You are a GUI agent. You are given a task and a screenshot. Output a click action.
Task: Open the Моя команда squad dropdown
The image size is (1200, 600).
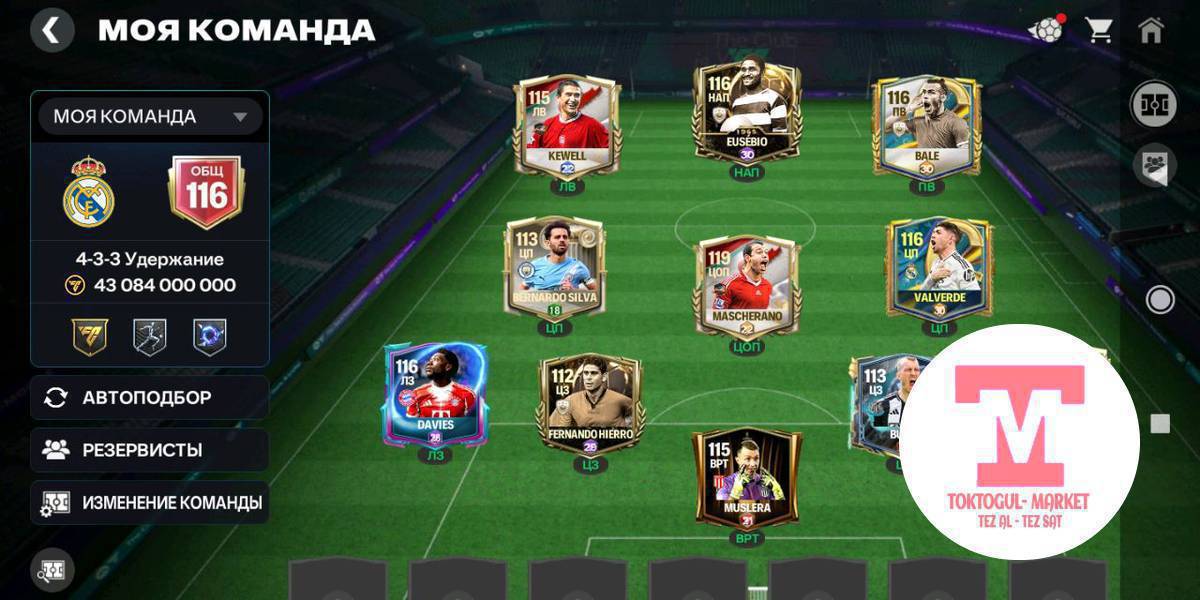150,117
